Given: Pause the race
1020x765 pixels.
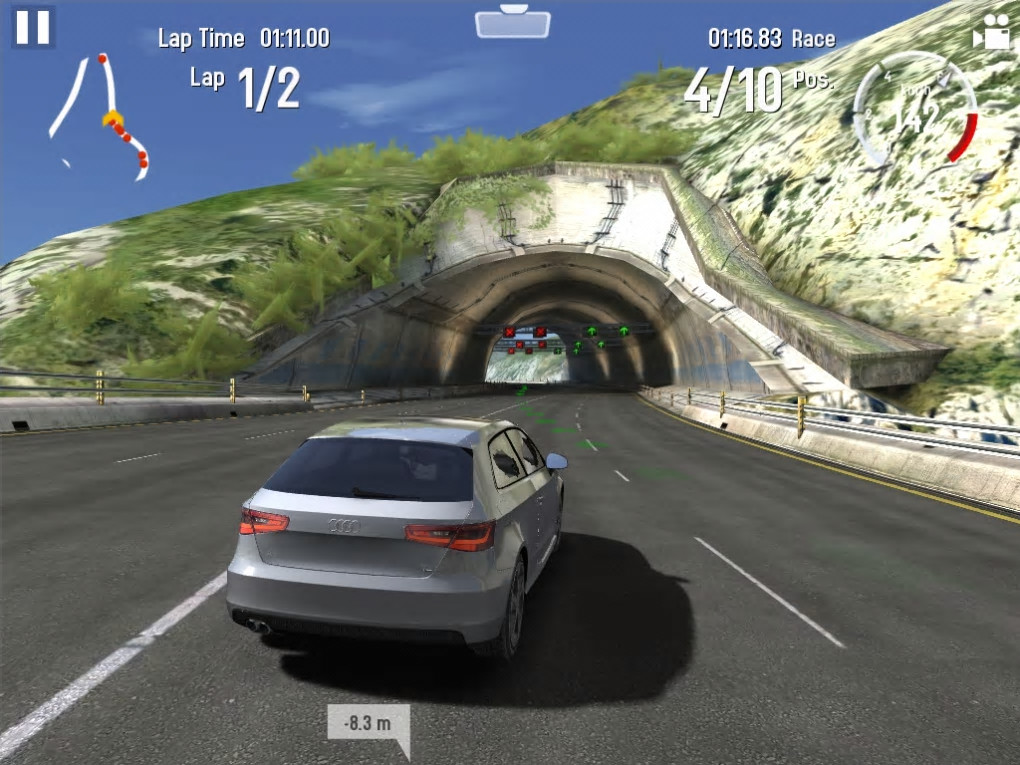Looking at the screenshot, I should pos(32,27).
